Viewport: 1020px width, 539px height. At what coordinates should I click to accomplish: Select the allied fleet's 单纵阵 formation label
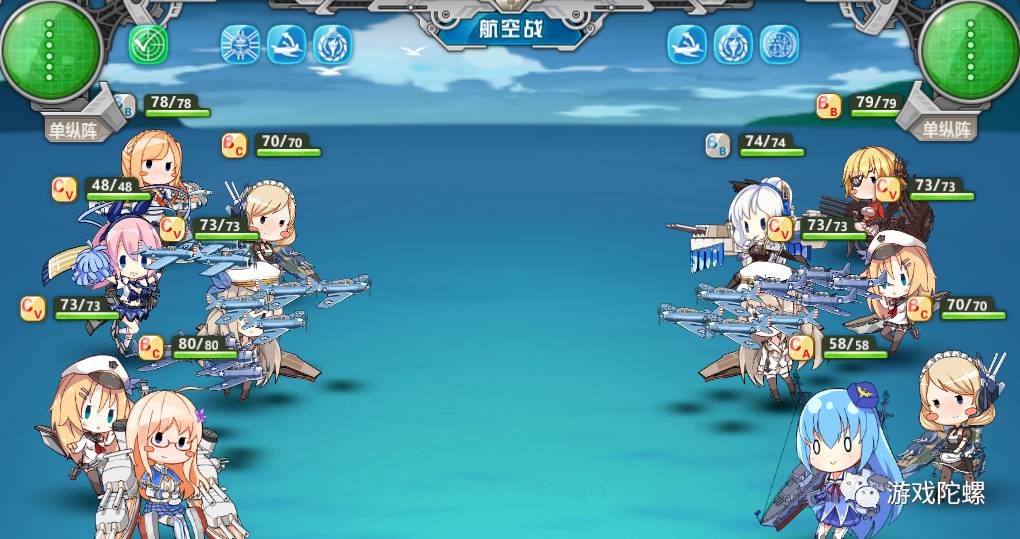pyautogui.click(x=73, y=129)
